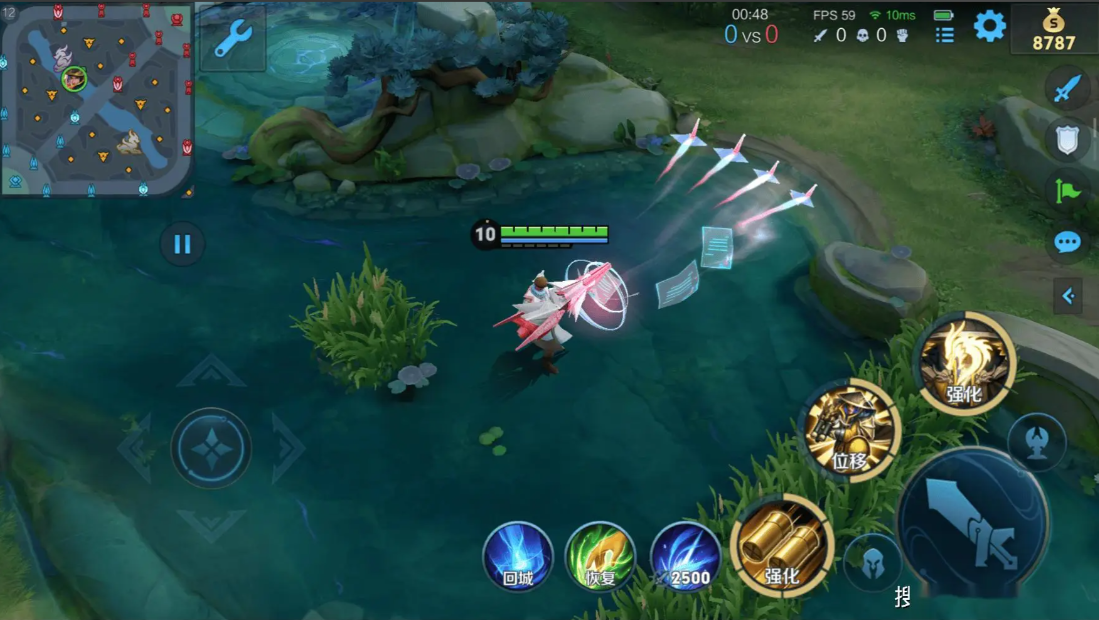Send the sword attack signal
The image size is (1099, 620).
[x=1067, y=88]
